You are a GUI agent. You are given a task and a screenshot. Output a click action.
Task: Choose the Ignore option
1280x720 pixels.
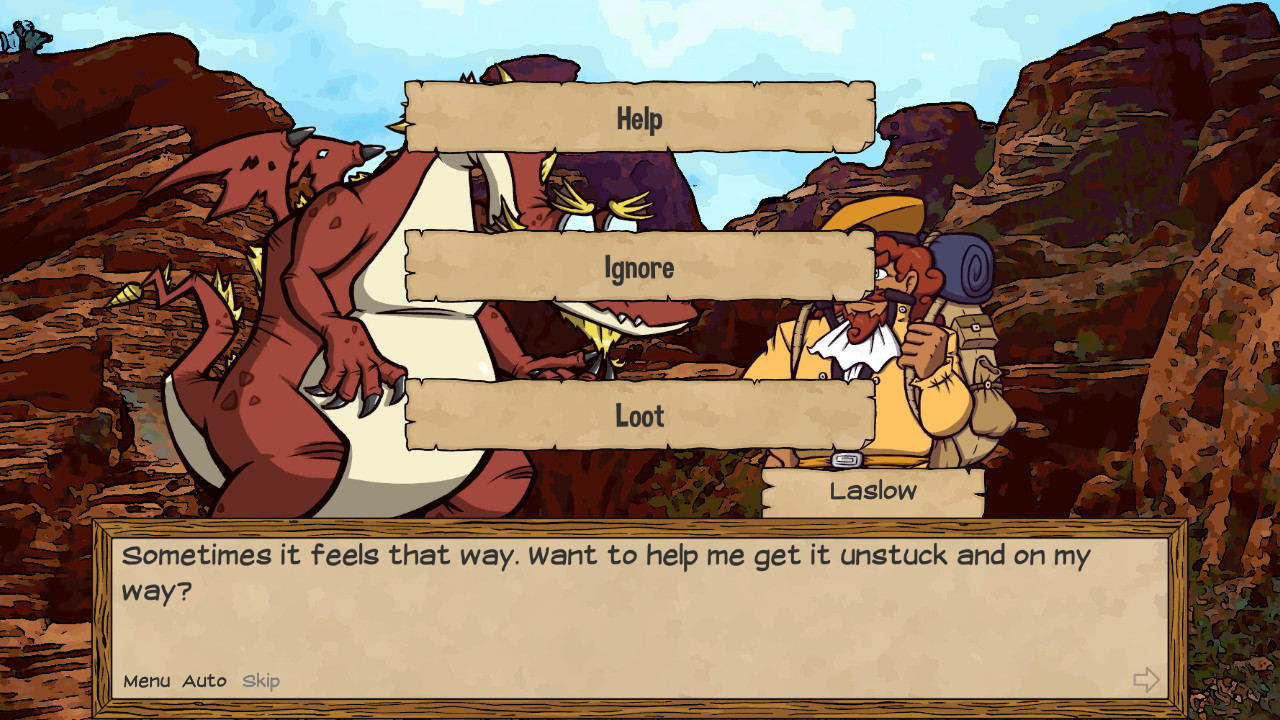point(637,266)
